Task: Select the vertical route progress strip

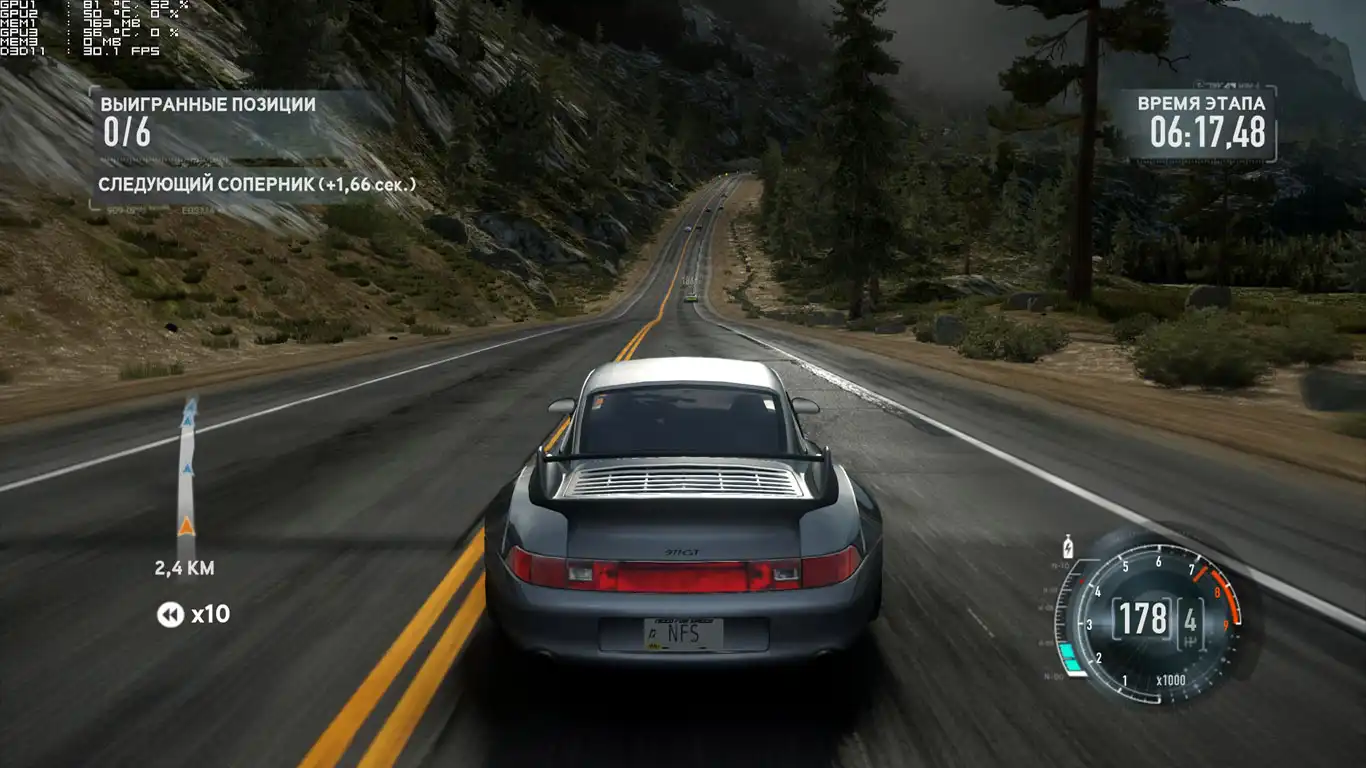Action: 187,475
